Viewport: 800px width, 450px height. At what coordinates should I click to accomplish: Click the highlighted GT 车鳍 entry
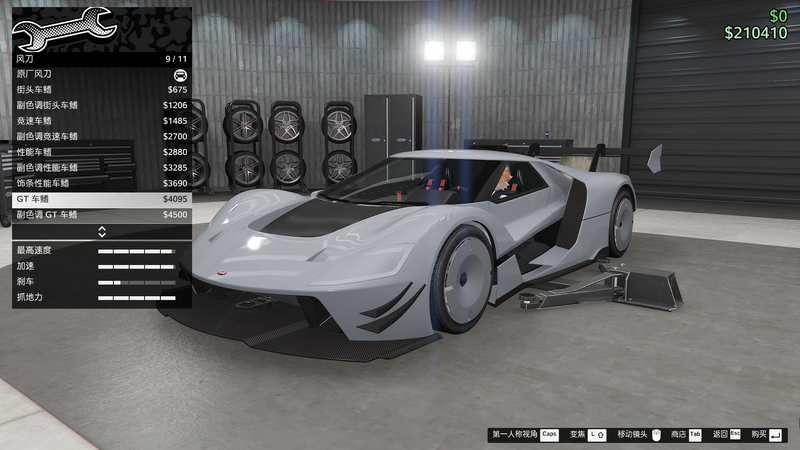(x=100, y=199)
